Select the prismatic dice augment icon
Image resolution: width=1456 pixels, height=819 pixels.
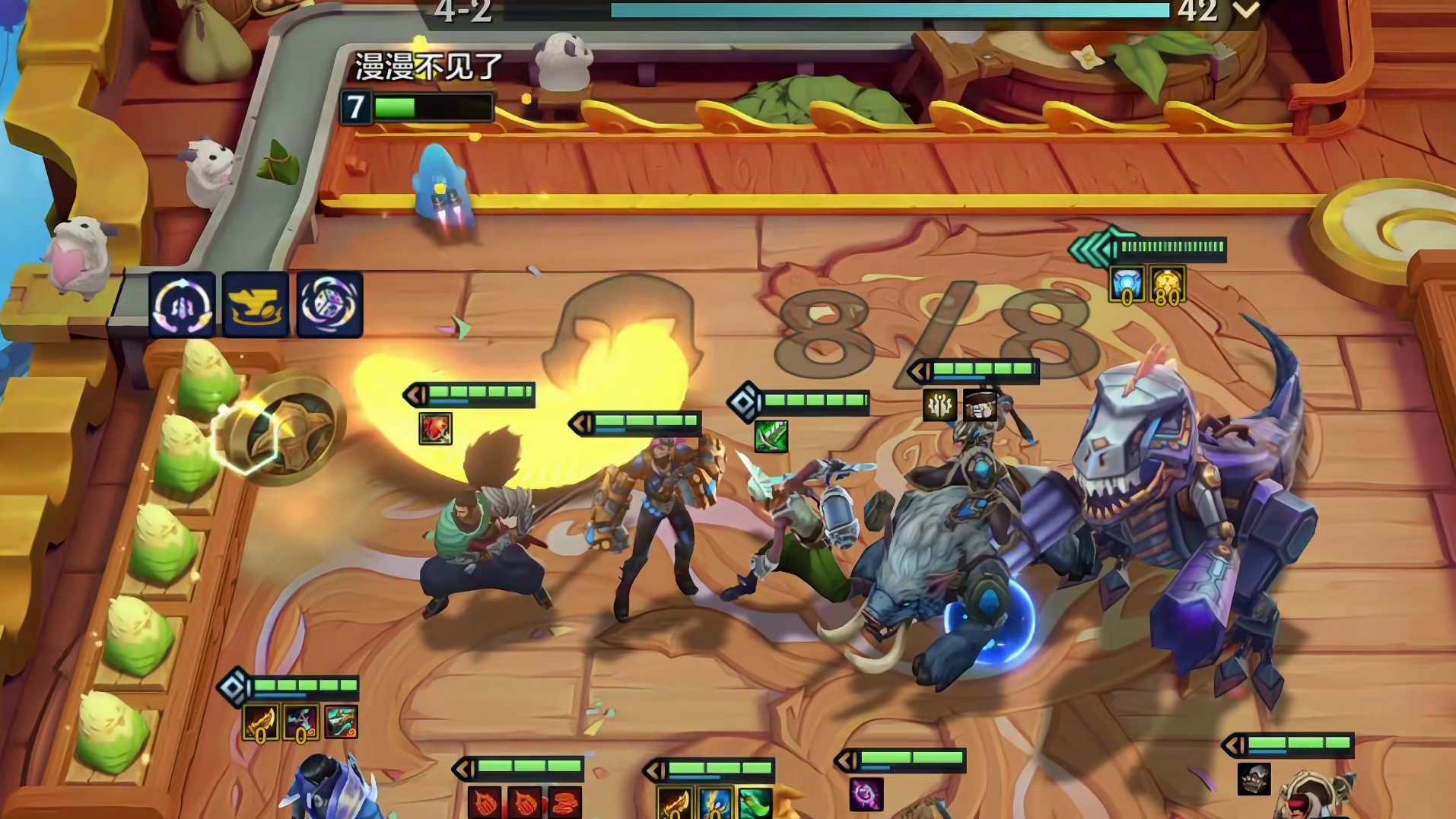[x=329, y=305]
